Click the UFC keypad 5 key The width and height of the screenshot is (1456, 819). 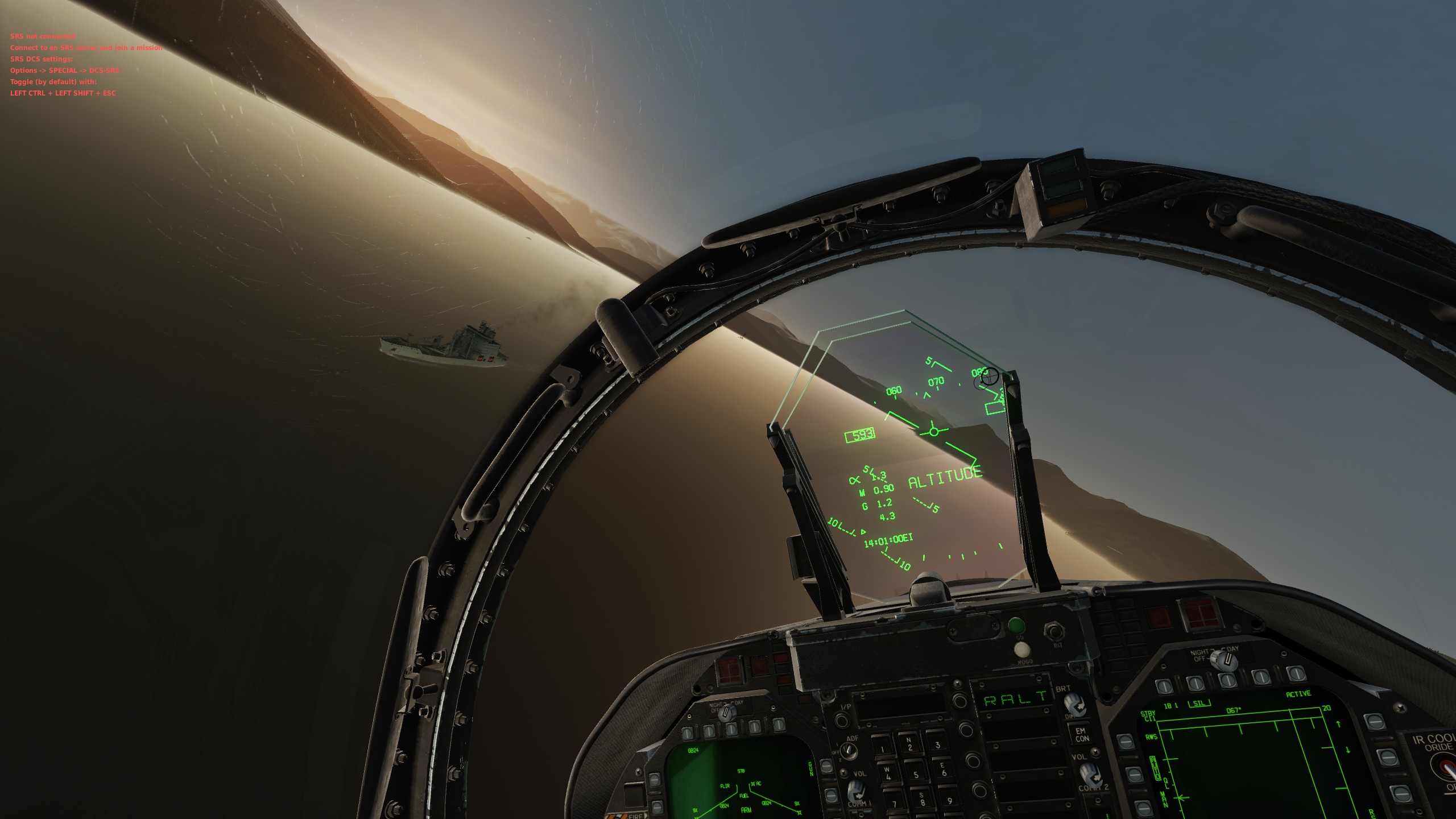coord(916,773)
